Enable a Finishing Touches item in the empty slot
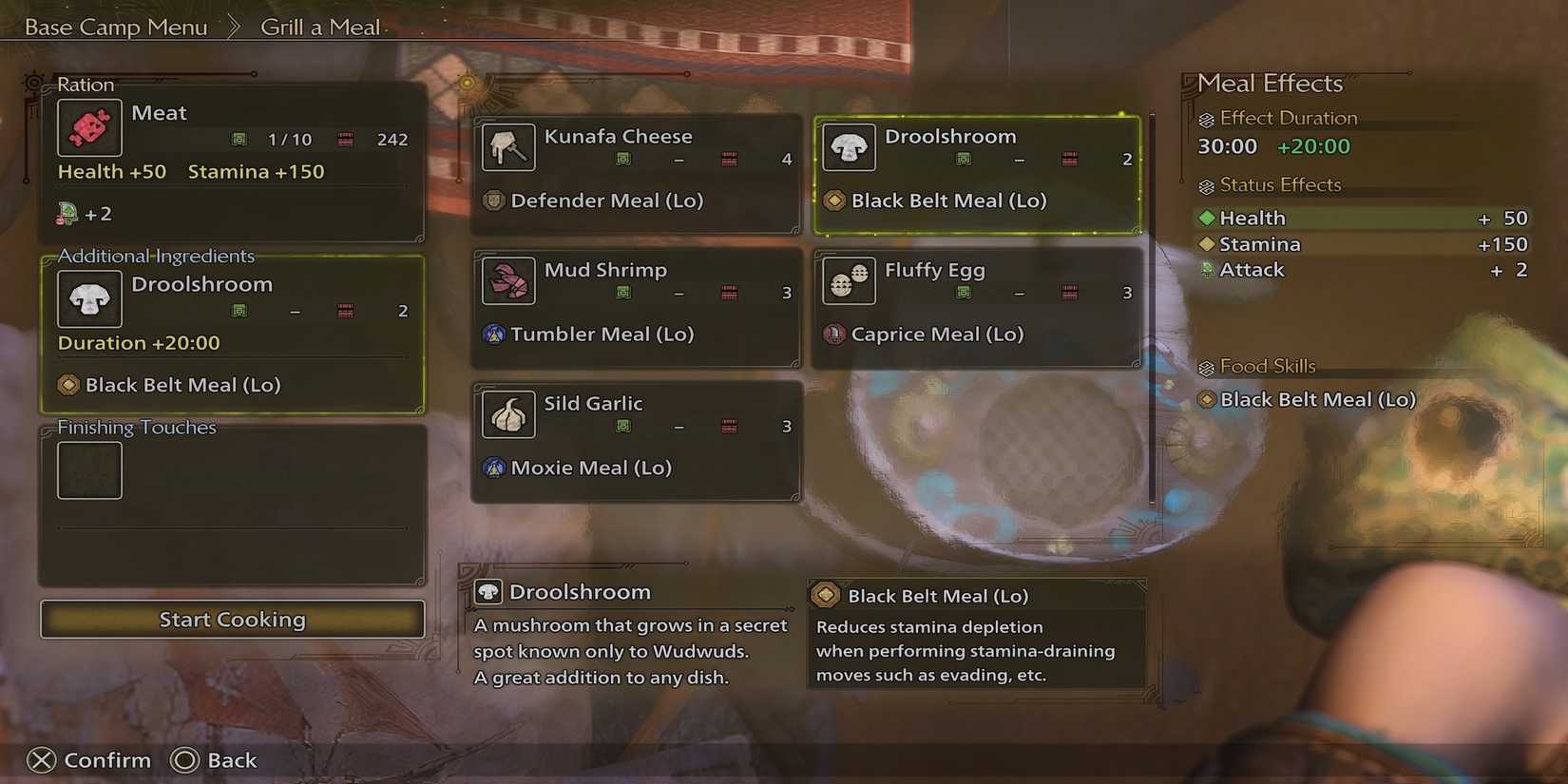The height and width of the screenshot is (784, 1568). pos(88,469)
